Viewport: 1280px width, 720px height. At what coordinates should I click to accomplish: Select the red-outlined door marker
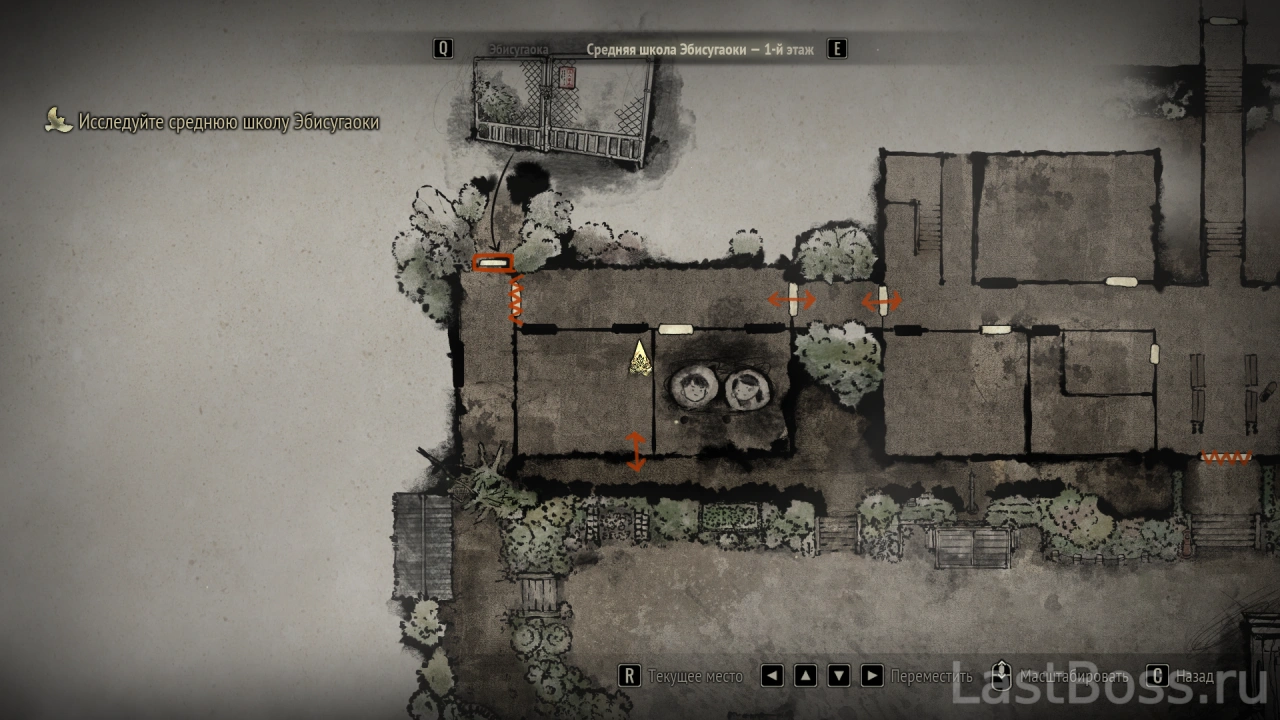pos(492,264)
